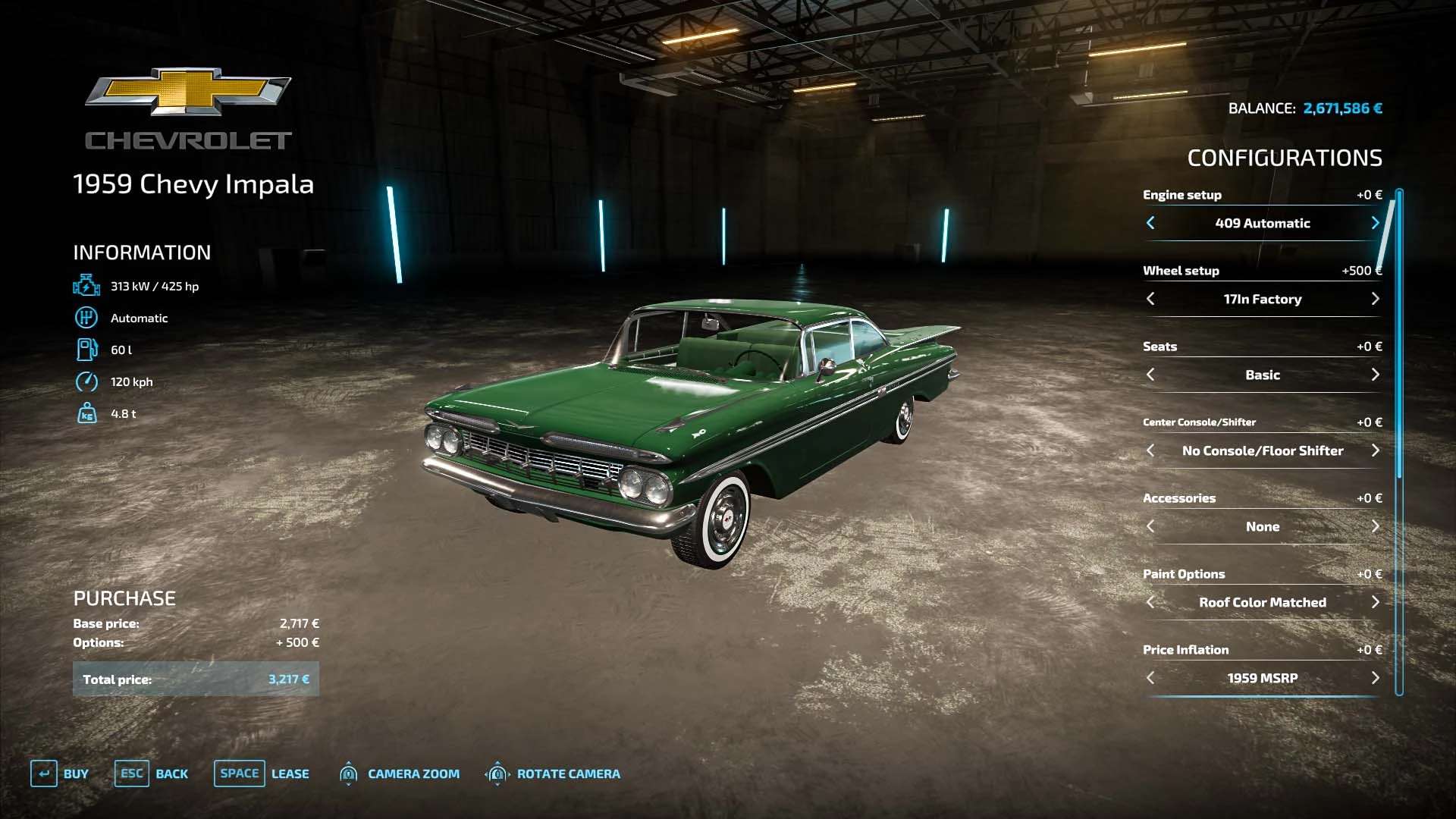The height and width of the screenshot is (819, 1456).
Task: Go back one Paint Options choice
Action: [1150, 602]
